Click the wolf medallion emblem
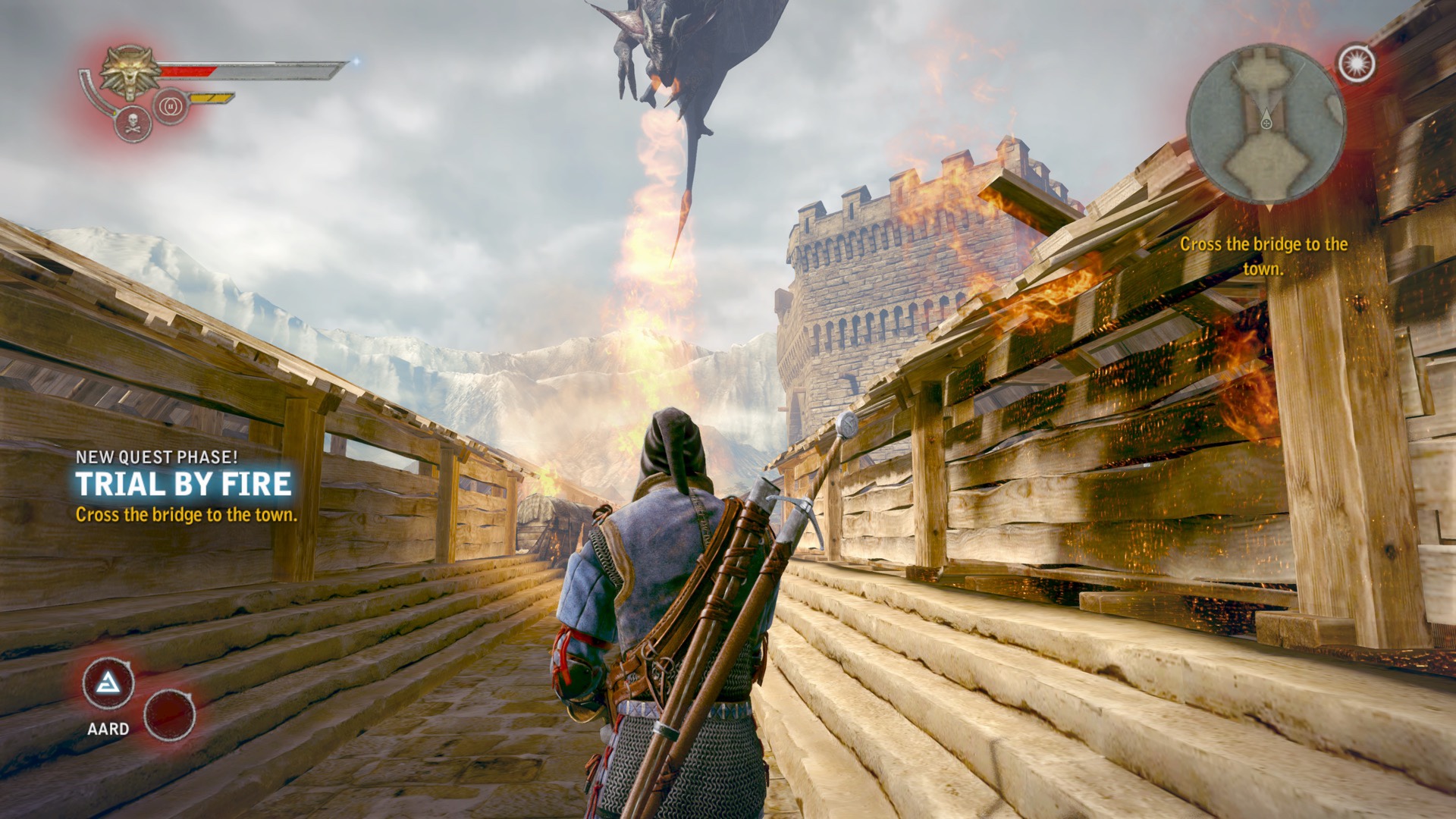Screen dimensions: 1456x819 click(x=130, y=72)
